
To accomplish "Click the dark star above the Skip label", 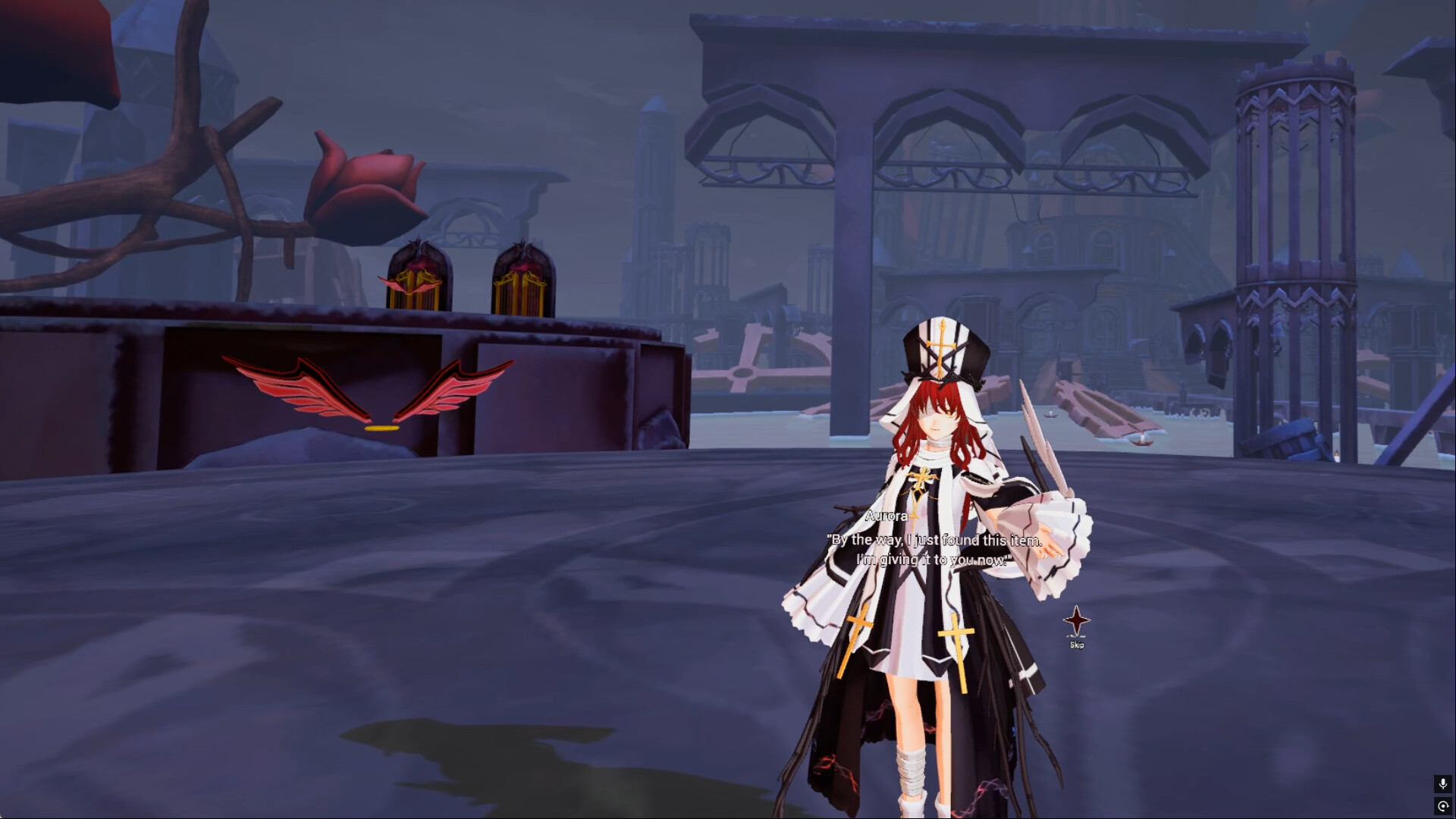I will pos(1076,620).
